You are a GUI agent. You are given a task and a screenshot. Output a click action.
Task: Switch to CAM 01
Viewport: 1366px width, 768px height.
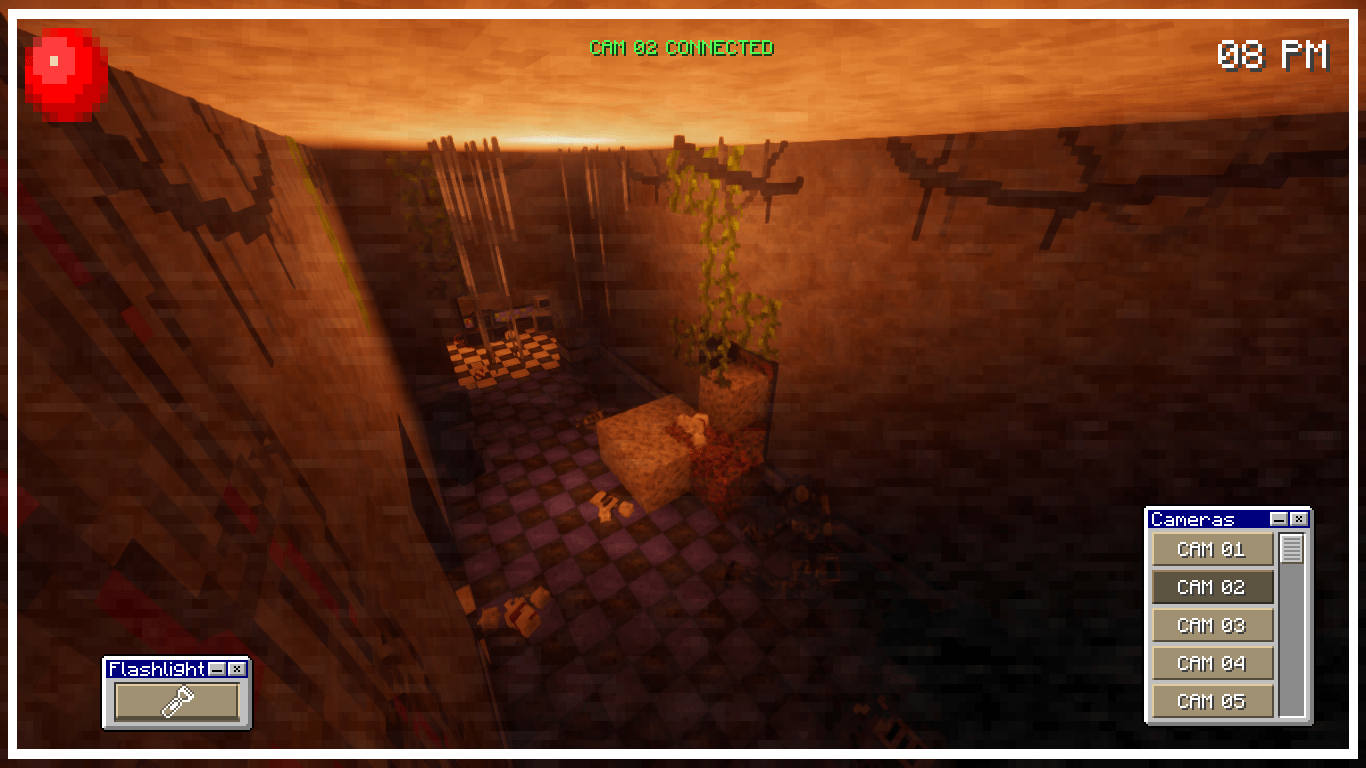[1212, 549]
